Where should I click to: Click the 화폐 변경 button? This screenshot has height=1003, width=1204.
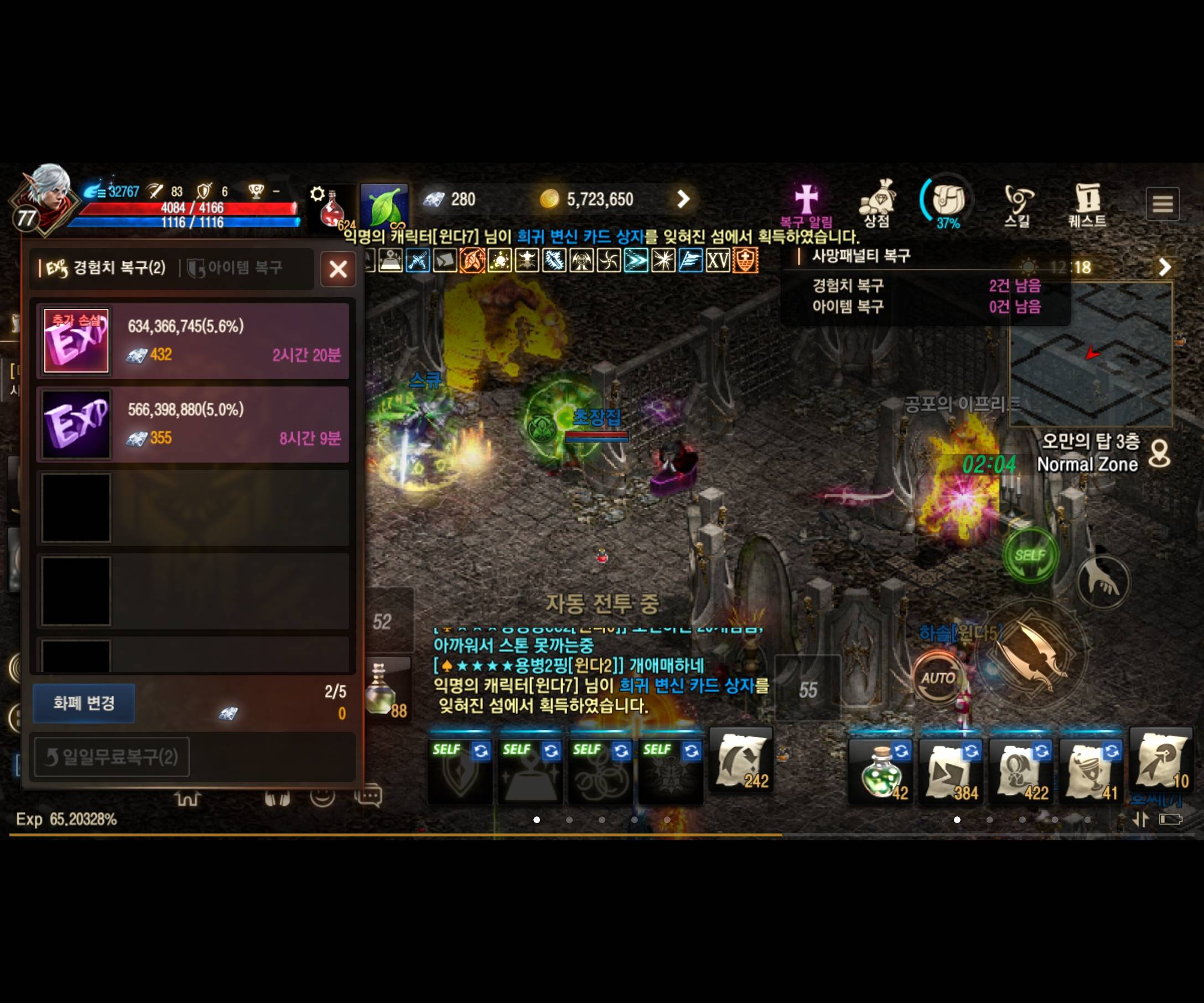[x=84, y=703]
